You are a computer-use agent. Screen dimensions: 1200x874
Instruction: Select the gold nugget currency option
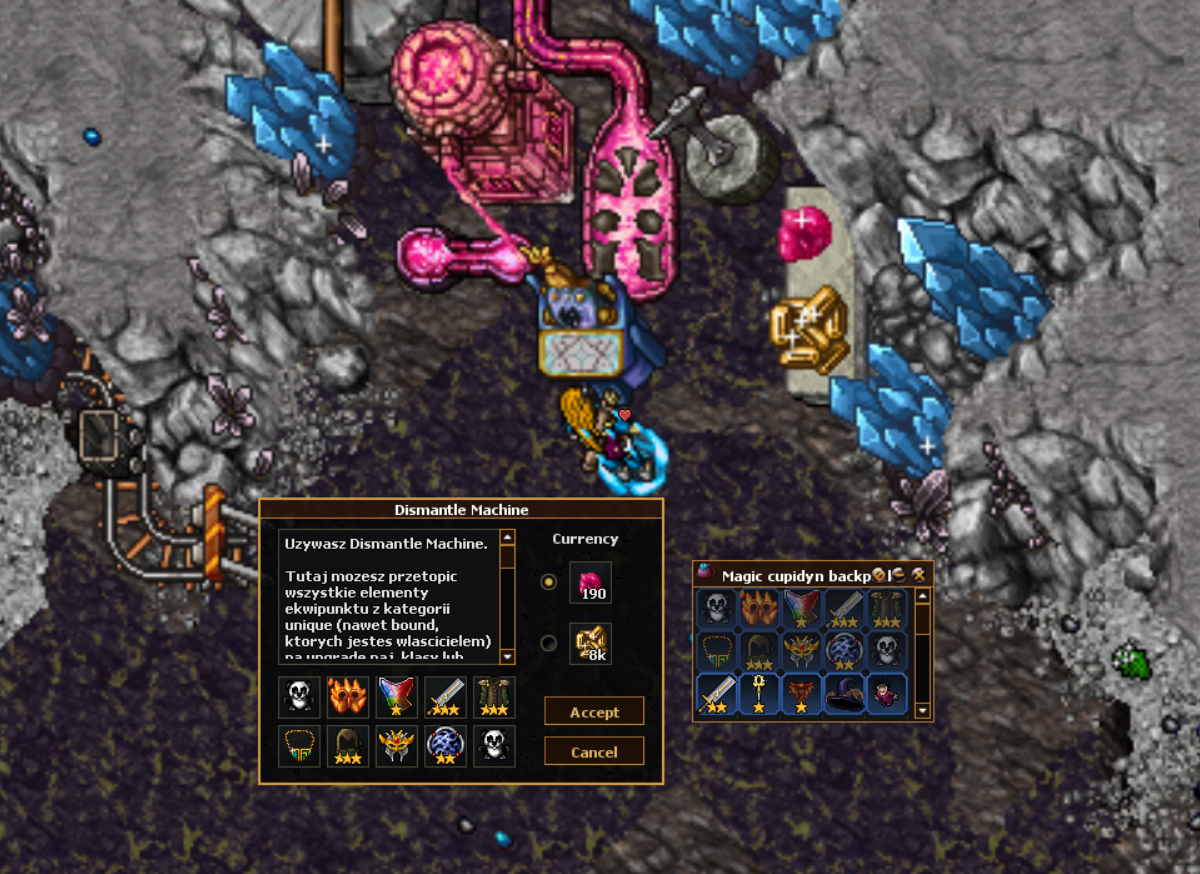click(x=549, y=643)
